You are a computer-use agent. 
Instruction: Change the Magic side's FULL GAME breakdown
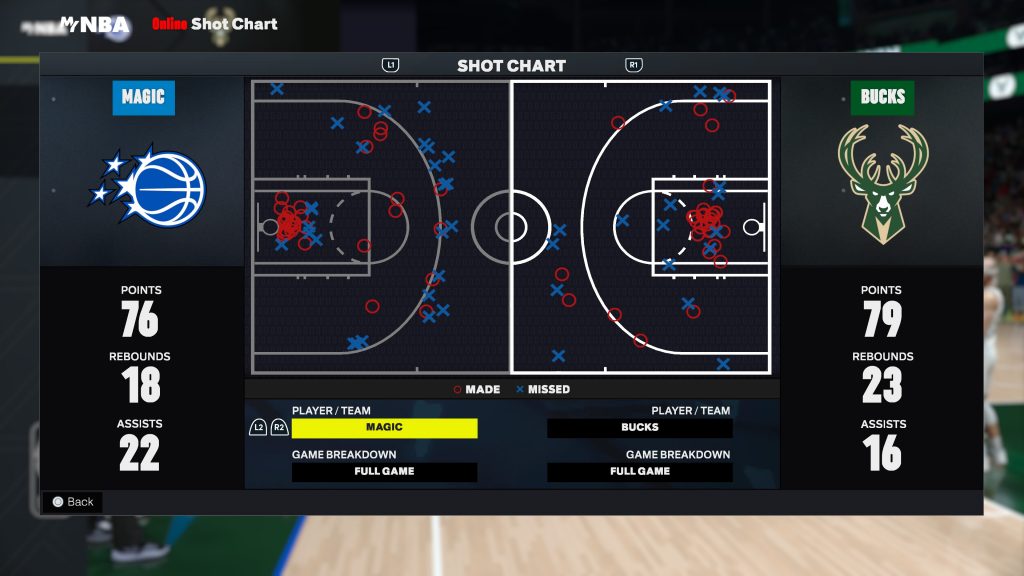(384, 472)
